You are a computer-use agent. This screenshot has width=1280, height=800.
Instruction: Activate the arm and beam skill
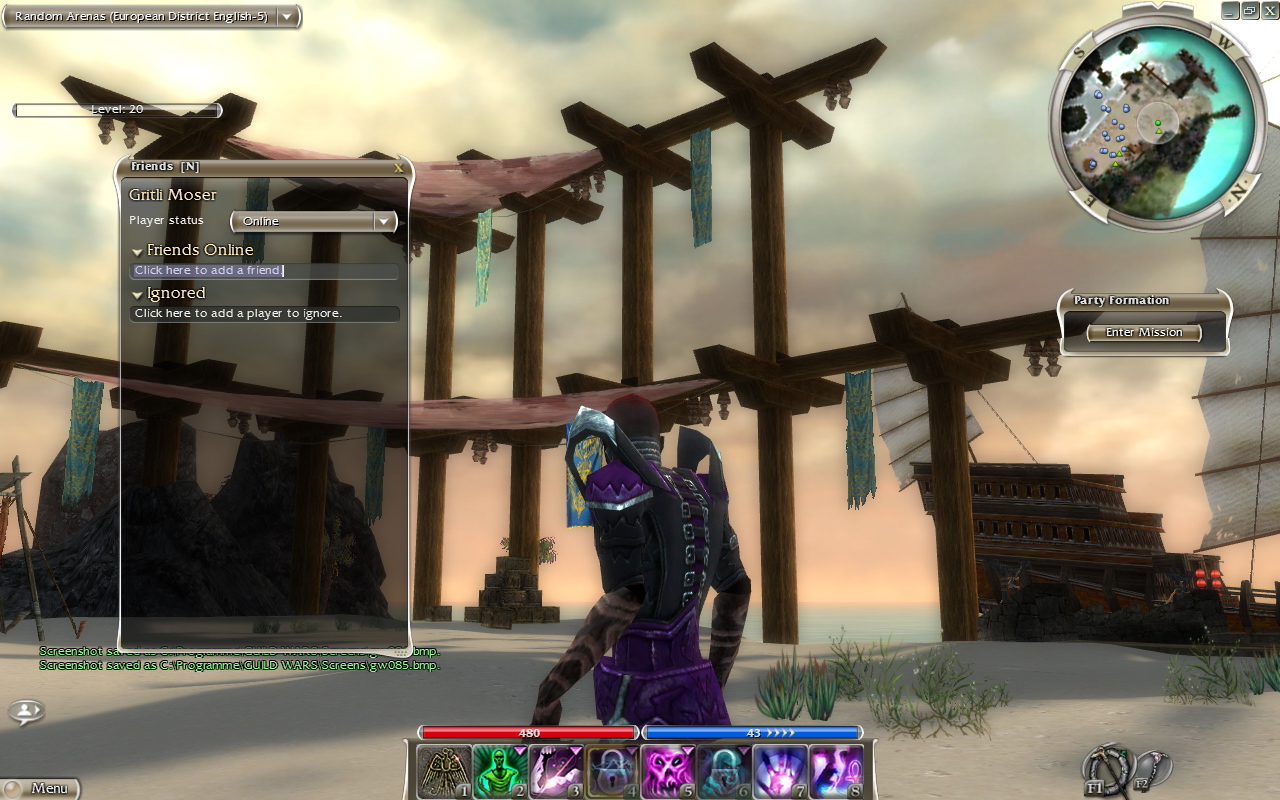(555, 772)
